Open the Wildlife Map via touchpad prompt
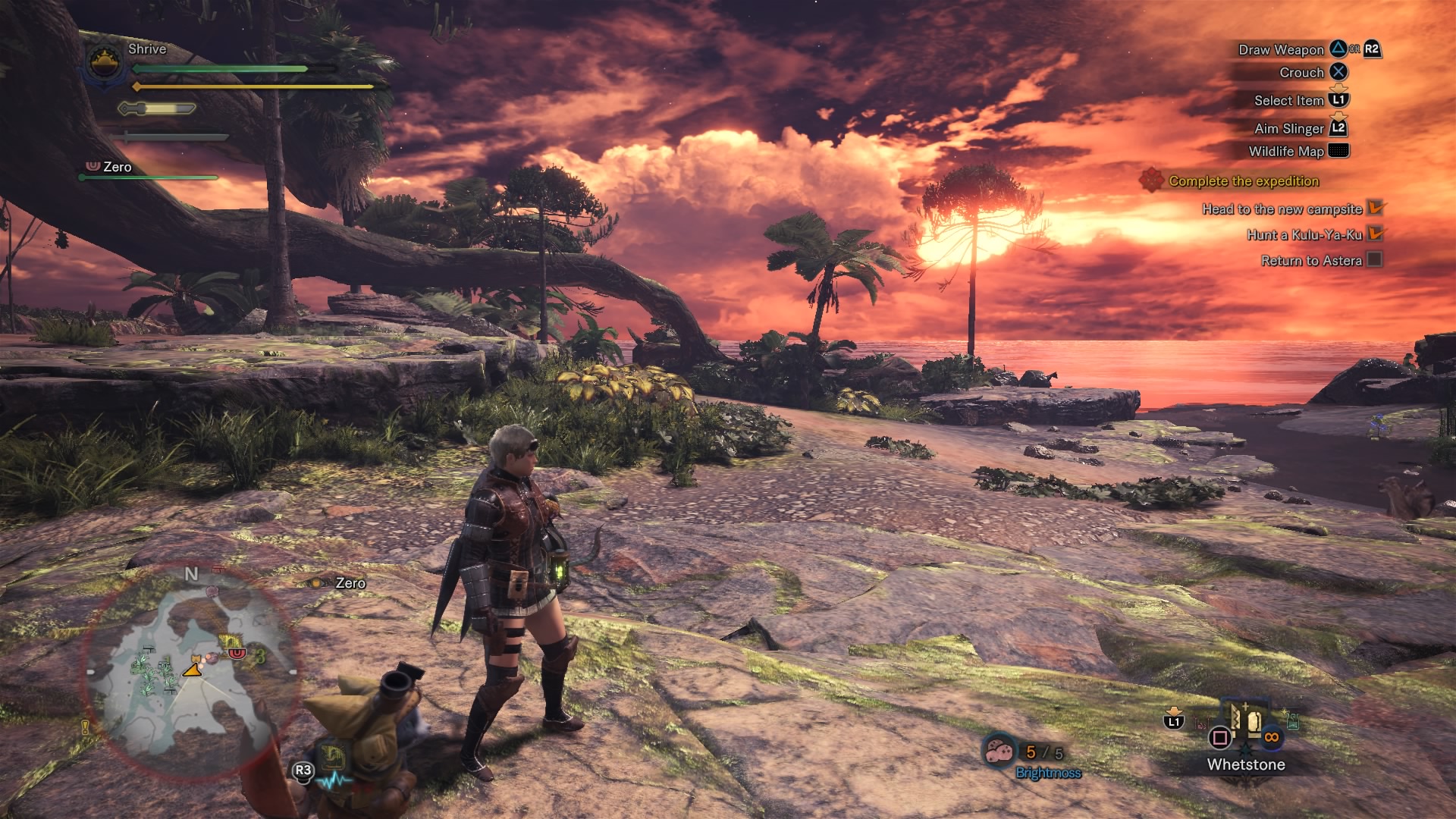 1338,152
